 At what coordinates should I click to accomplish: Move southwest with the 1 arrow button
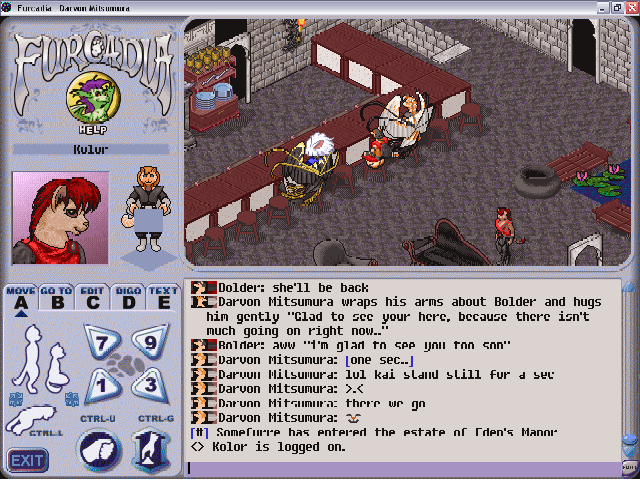tap(100, 383)
